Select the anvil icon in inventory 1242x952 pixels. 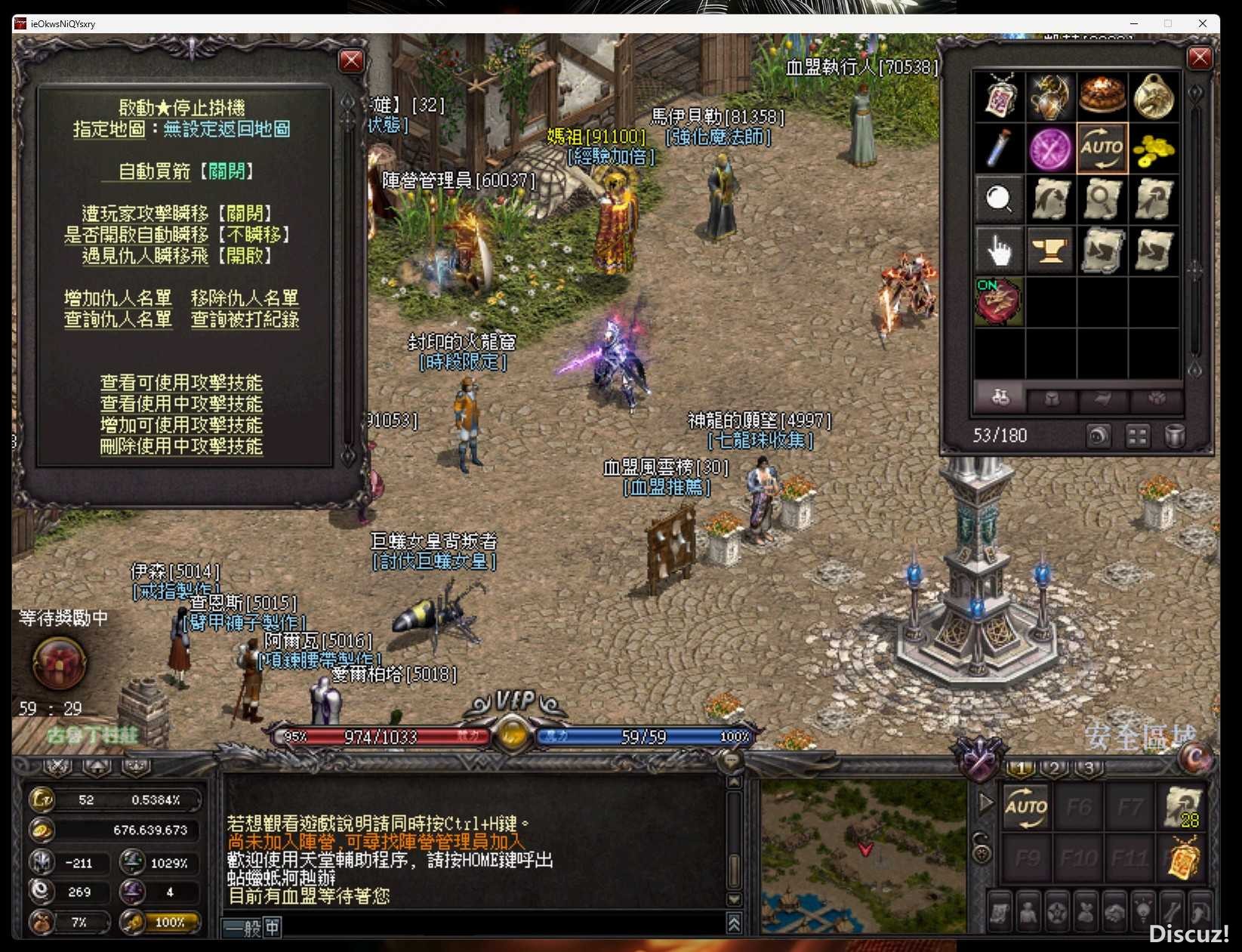click(x=1050, y=250)
